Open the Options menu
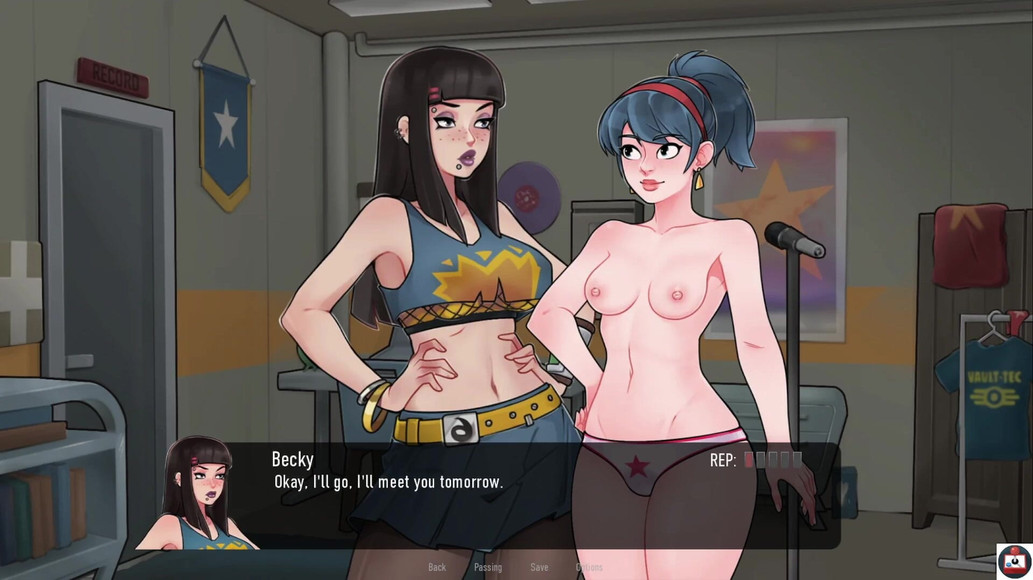This screenshot has width=1033, height=580. click(589, 567)
